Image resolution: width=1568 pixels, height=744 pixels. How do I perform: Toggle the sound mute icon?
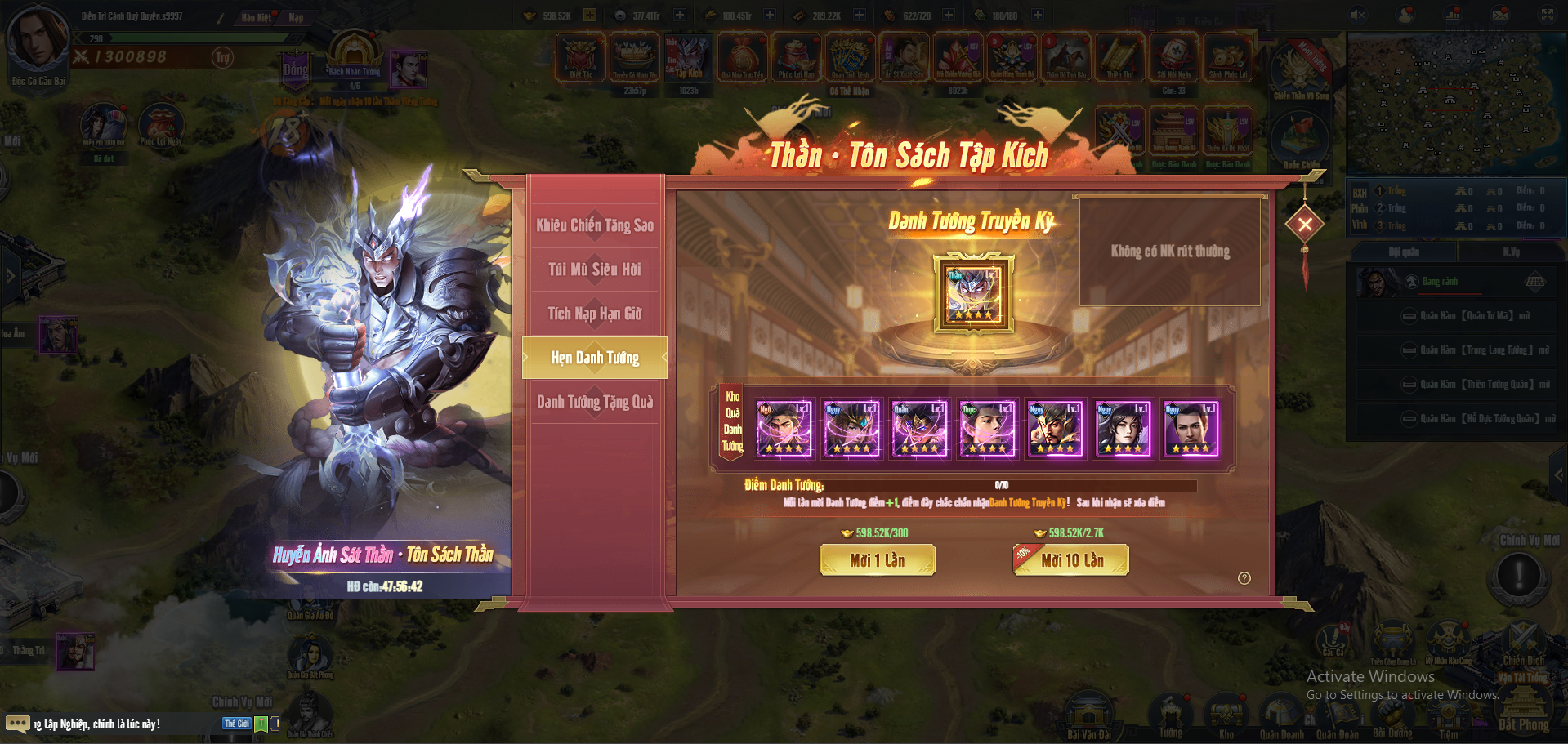(1358, 15)
